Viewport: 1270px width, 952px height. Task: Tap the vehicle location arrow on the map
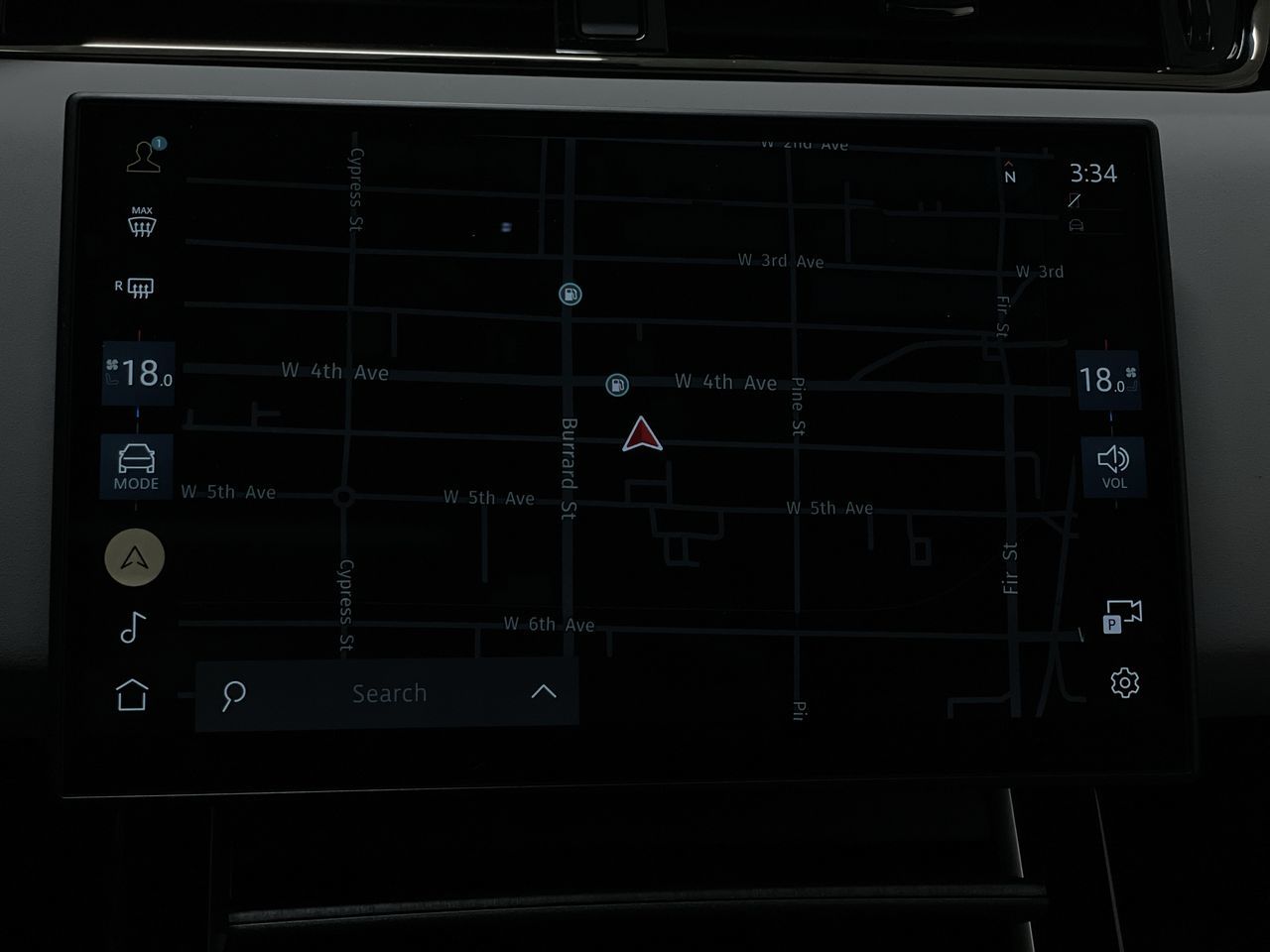click(x=643, y=435)
